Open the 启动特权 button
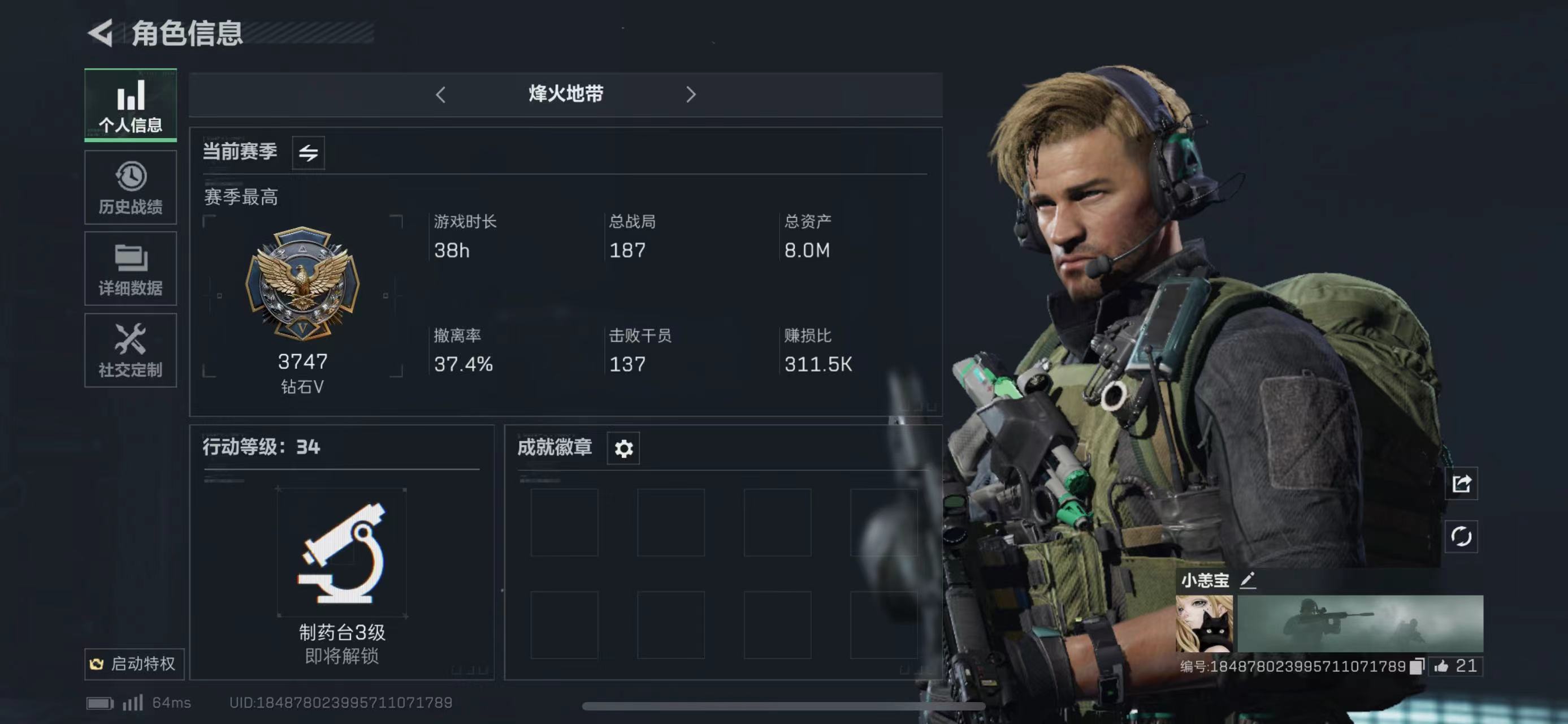This screenshot has height=724, width=1568. [x=134, y=663]
